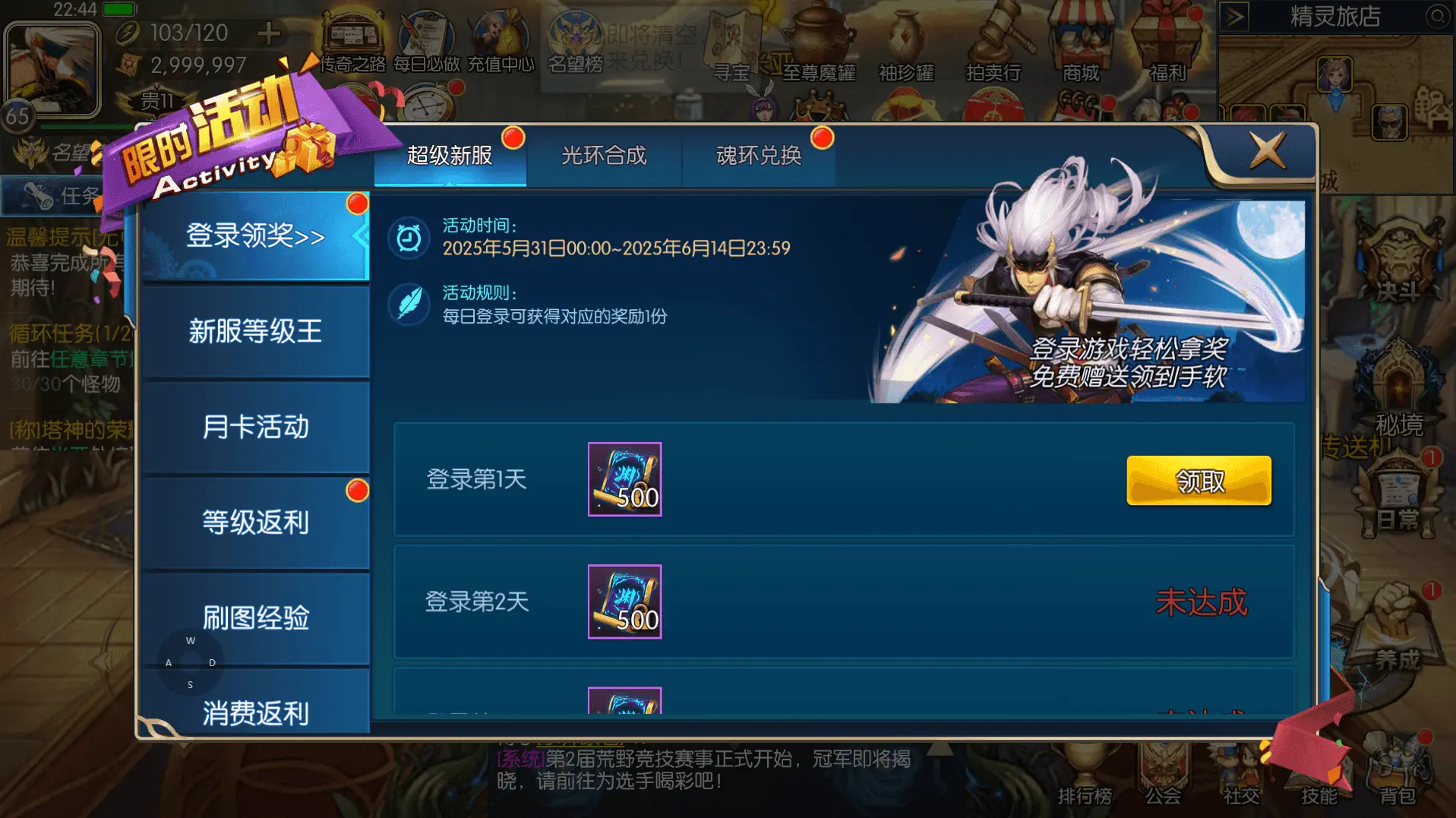Open the 消费返利 activity entry
Screen dimensions: 1456x818
[256, 714]
